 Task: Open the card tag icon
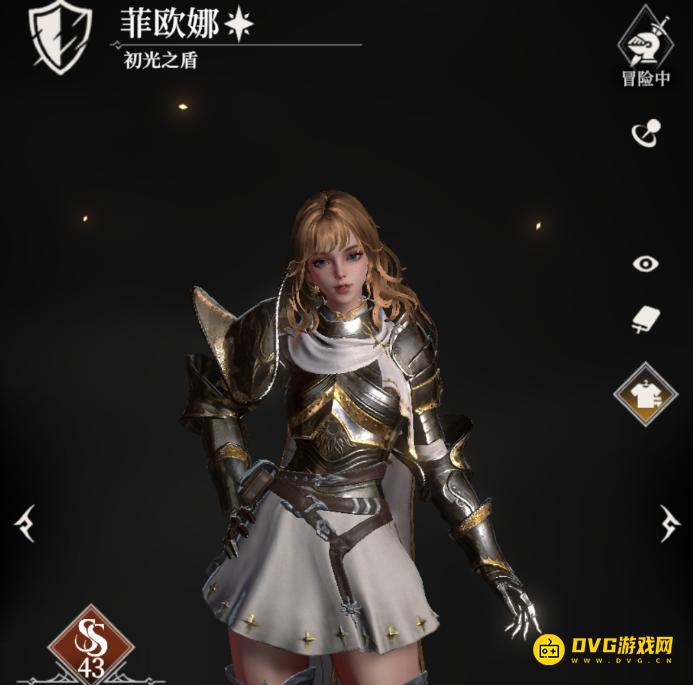646,320
